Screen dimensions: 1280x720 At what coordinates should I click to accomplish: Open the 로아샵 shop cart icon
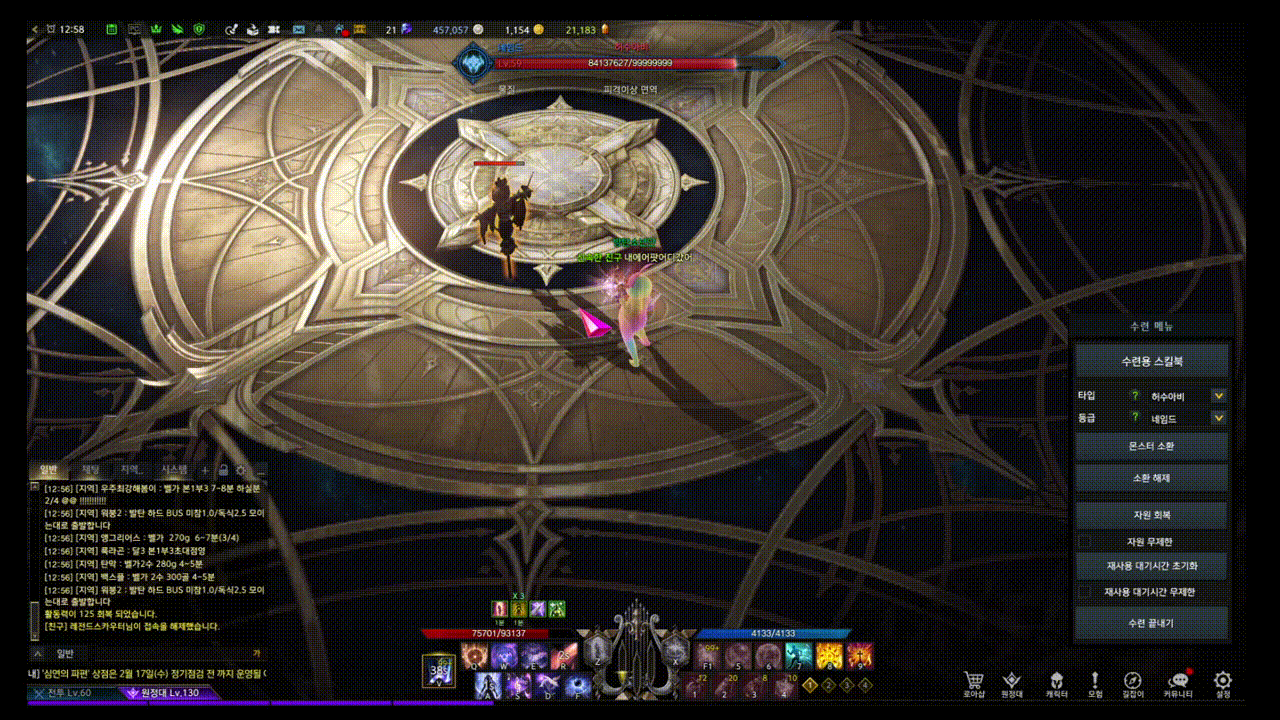tap(974, 682)
